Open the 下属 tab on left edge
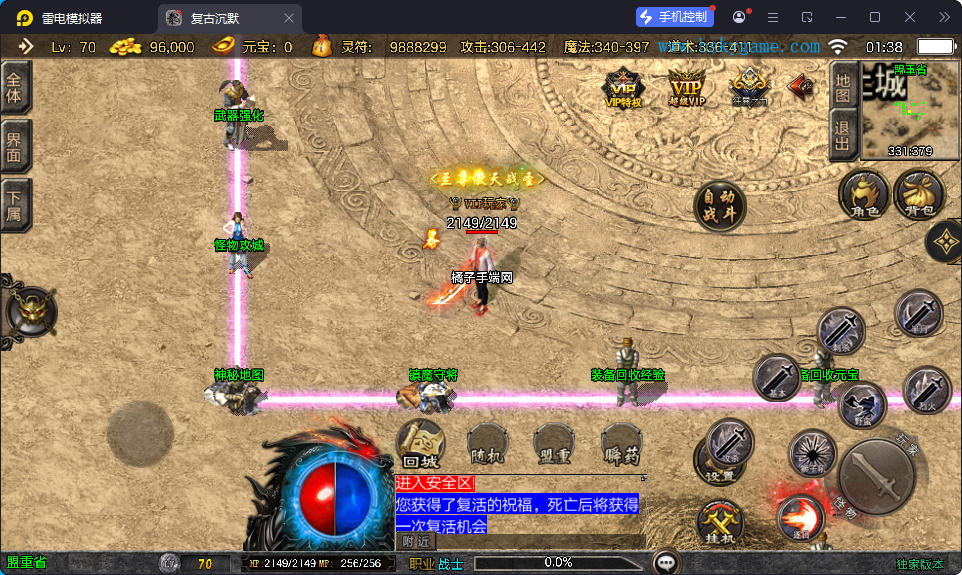This screenshot has width=962, height=575. (x=15, y=205)
